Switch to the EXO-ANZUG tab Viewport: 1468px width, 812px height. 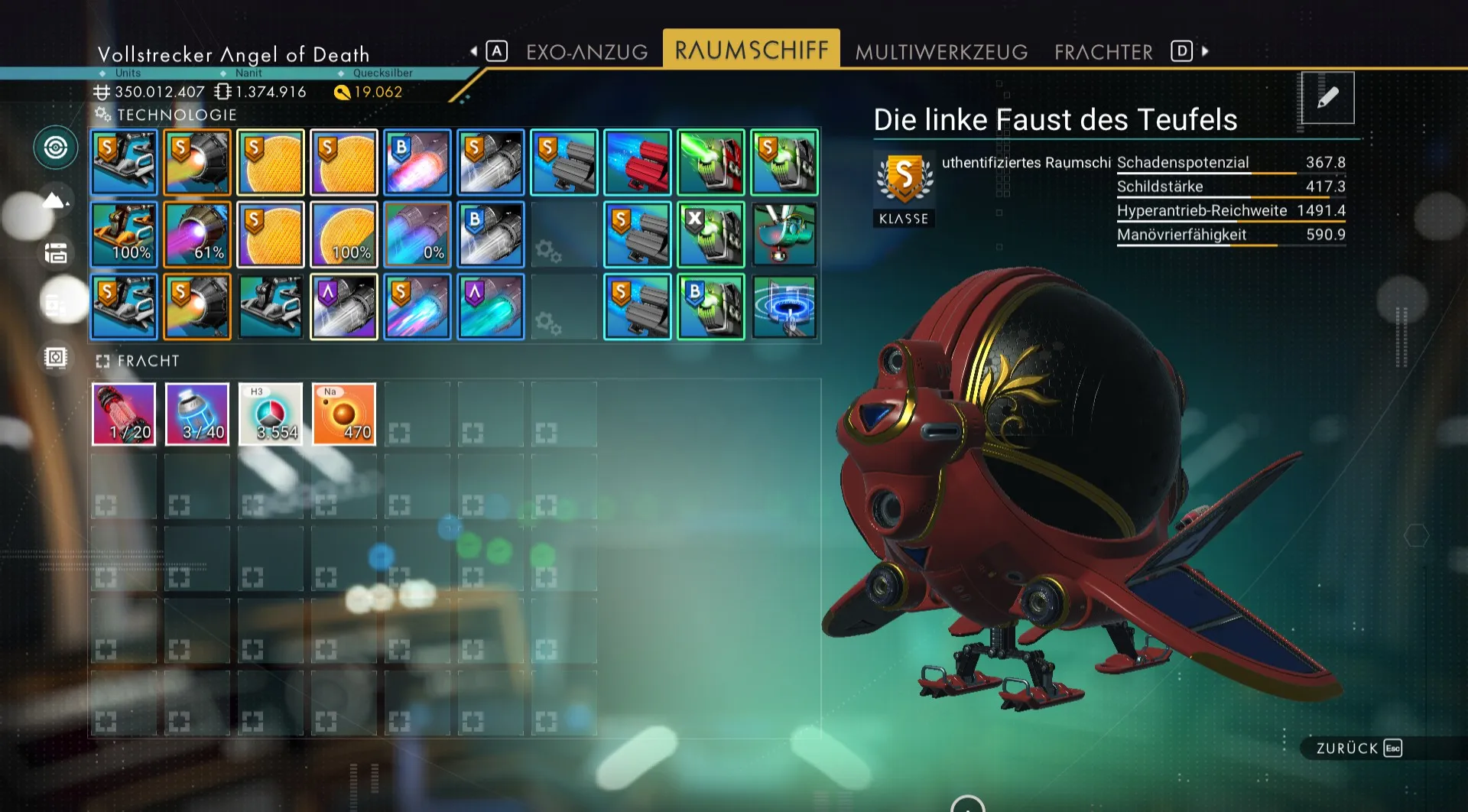click(x=586, y=52)
